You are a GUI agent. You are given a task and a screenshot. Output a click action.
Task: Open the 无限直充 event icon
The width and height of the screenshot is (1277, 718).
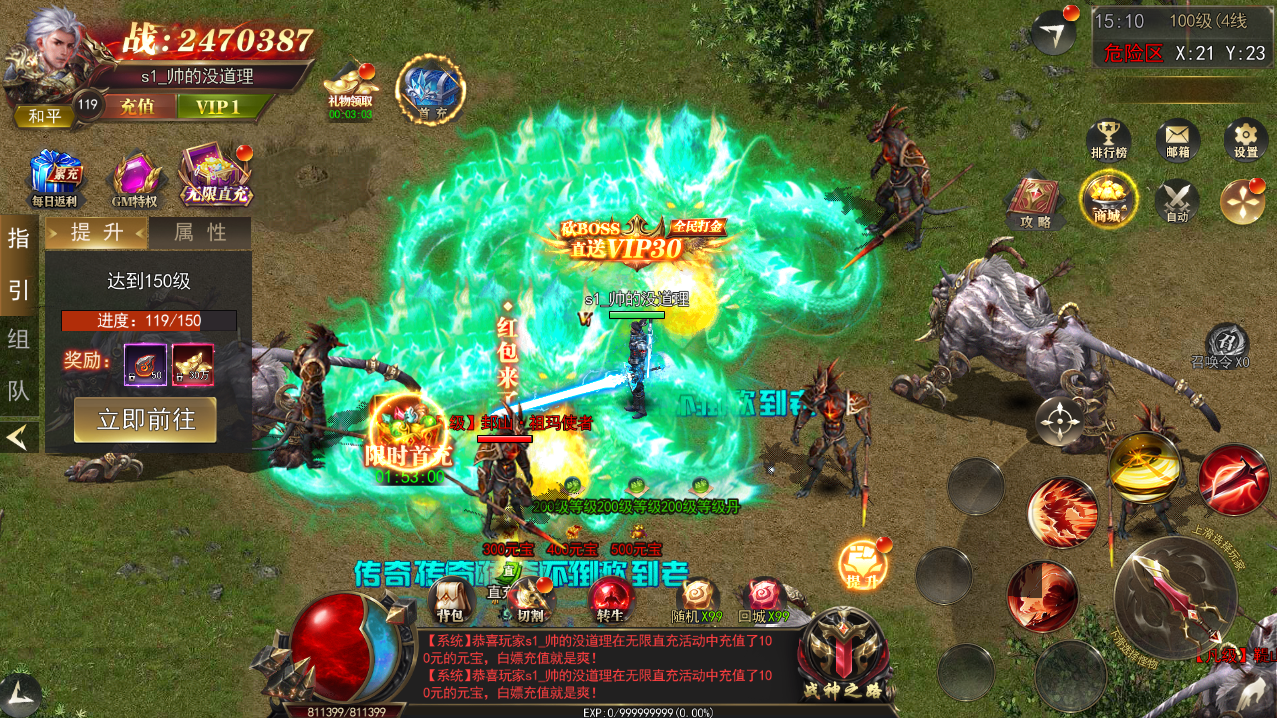pos(214,174)
